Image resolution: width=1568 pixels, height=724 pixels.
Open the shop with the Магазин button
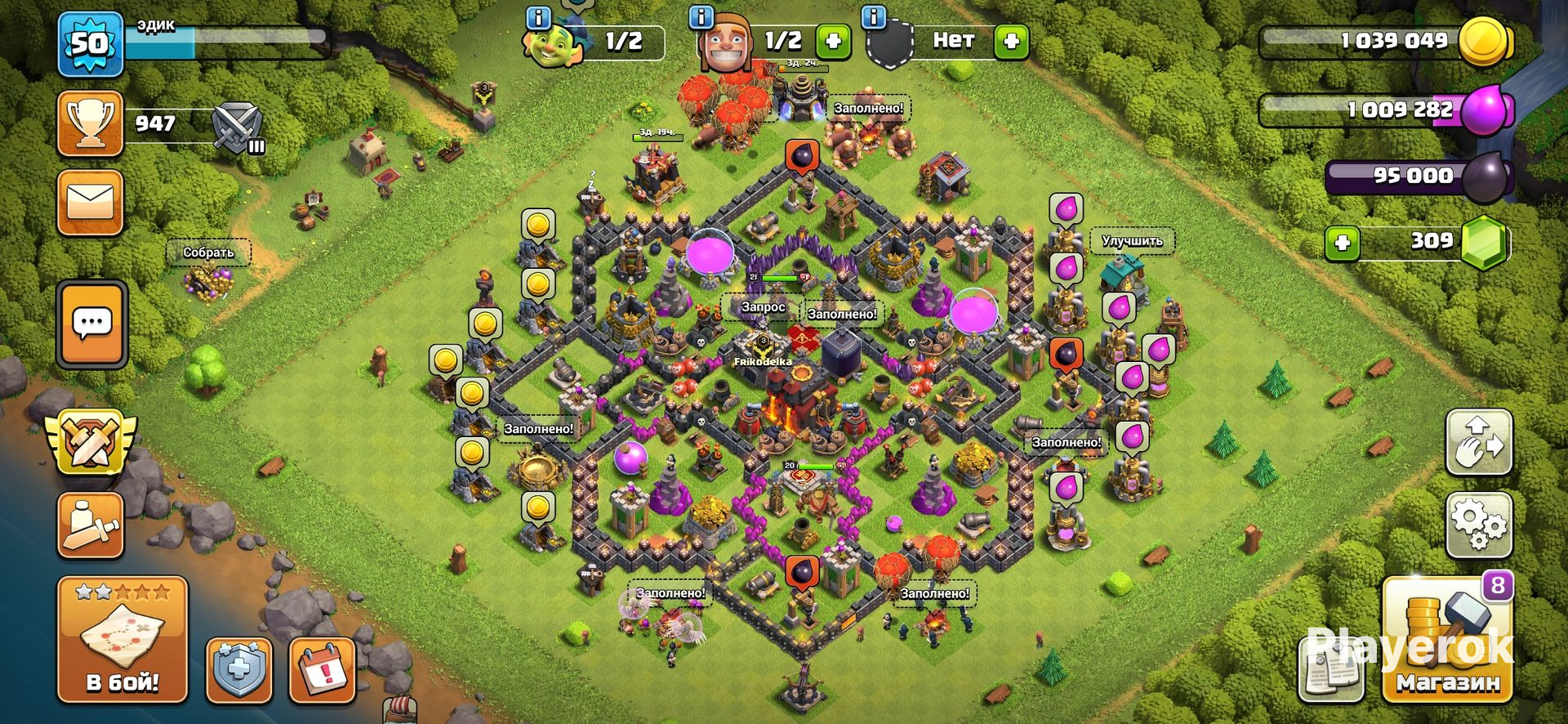tap(1446, 641)
